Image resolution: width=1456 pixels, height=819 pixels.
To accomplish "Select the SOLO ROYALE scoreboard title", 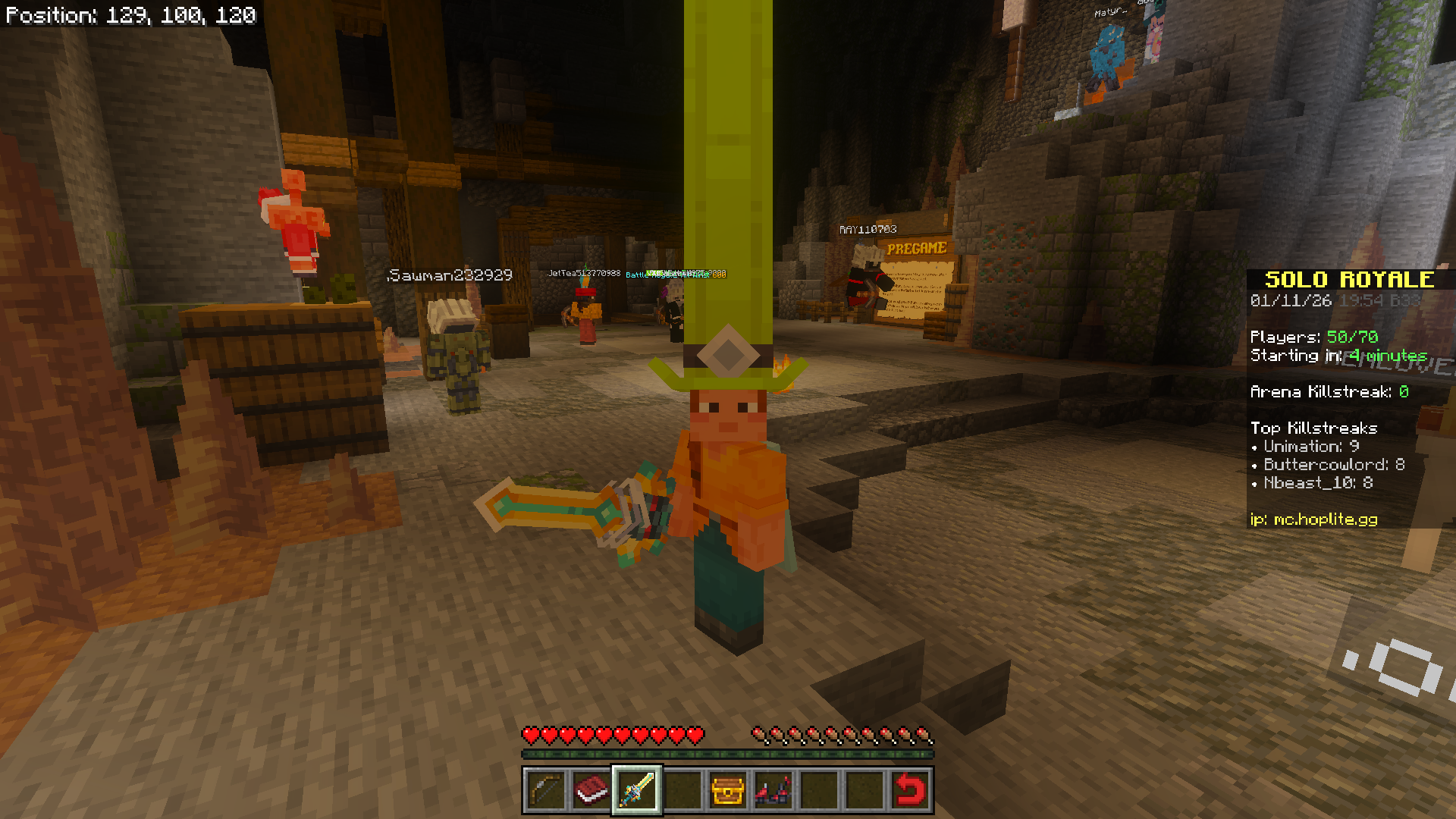I will (1350, 279).
